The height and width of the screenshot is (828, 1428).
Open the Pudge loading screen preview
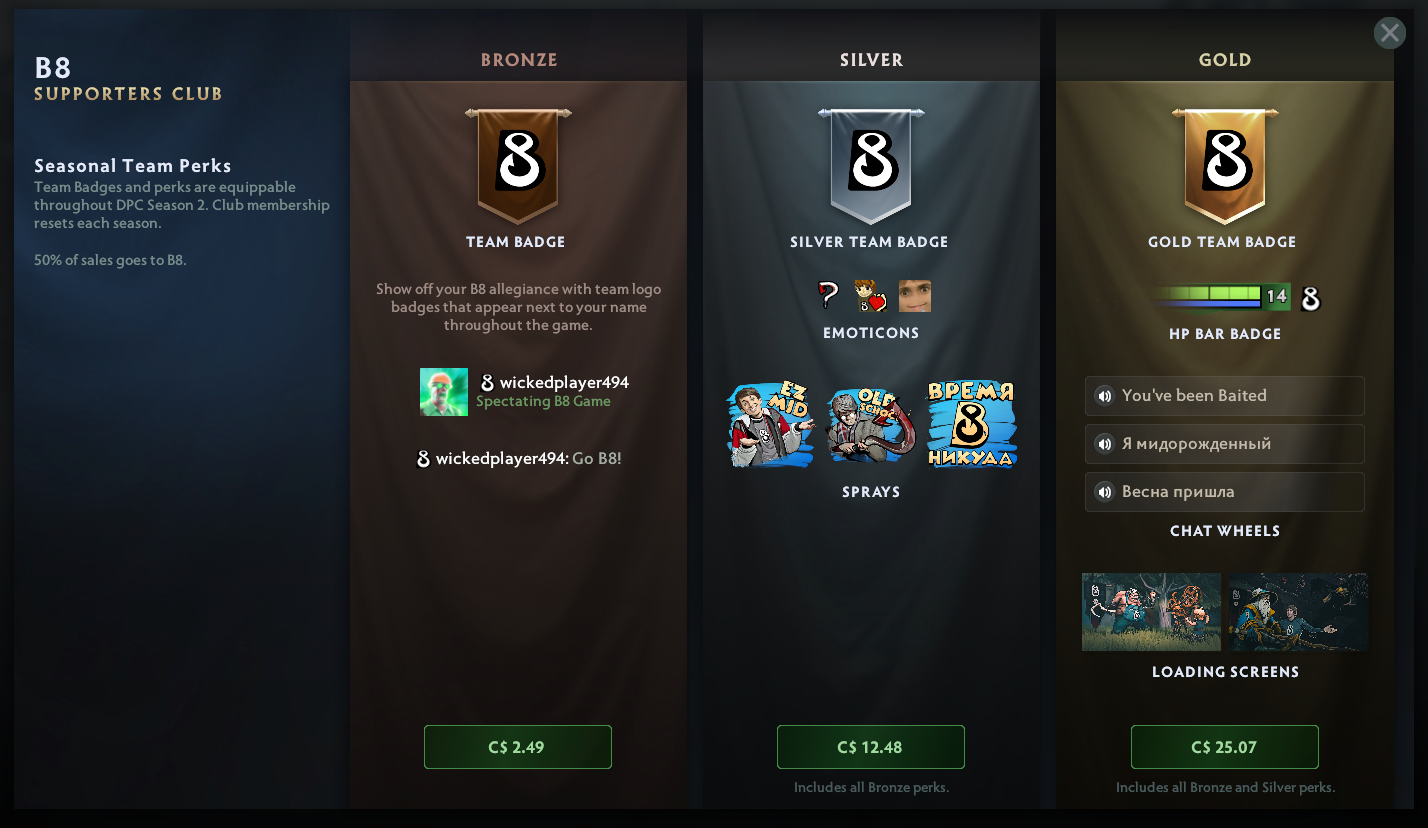click(x=1151, y=612)
